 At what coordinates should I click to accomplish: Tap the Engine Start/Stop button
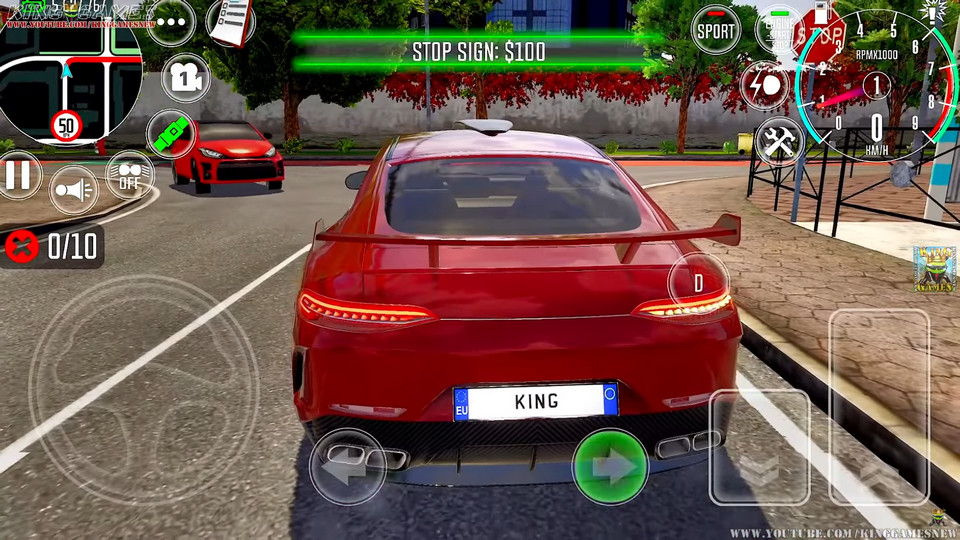point(777,30)
